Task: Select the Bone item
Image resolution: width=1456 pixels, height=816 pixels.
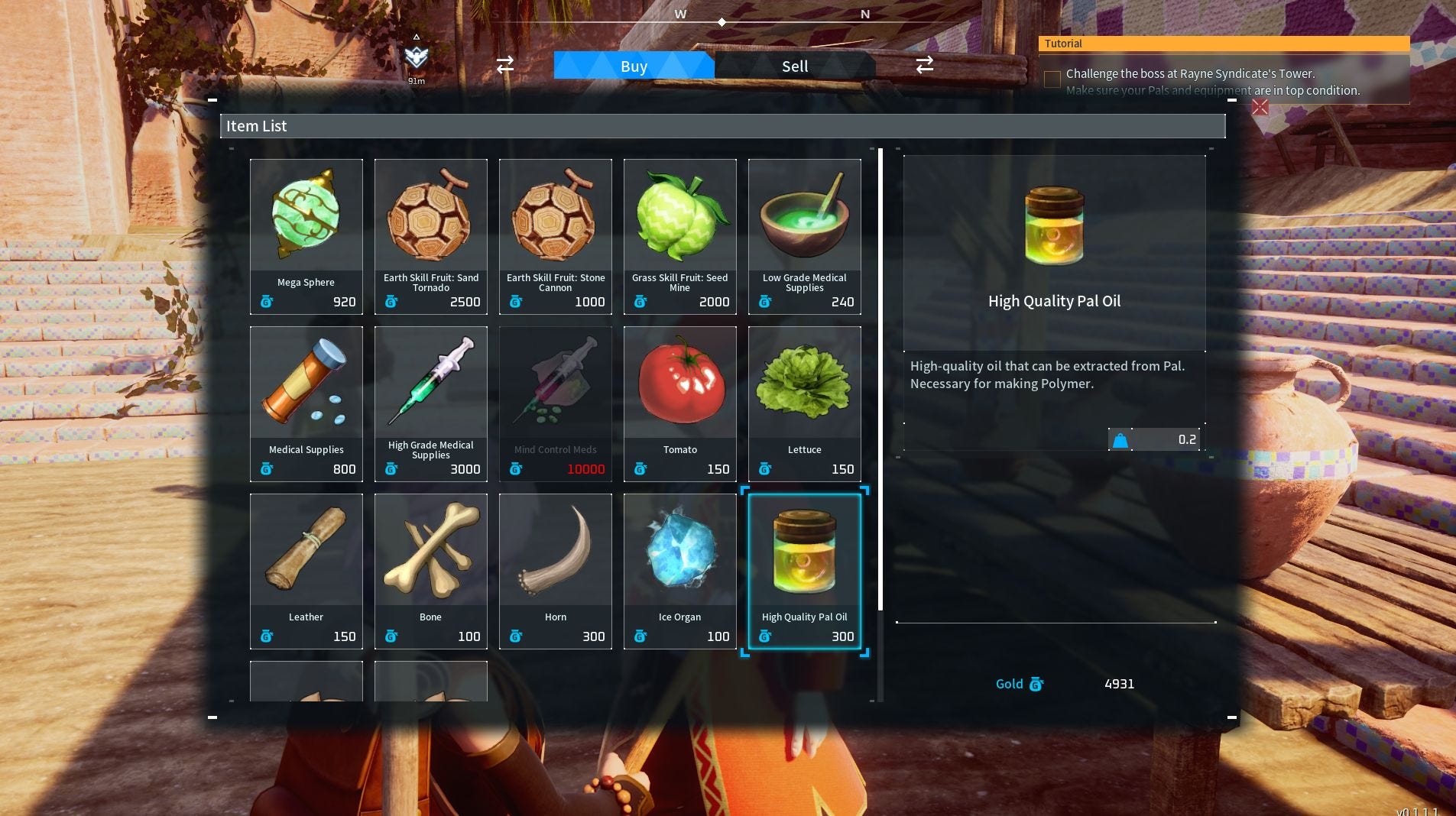Action: (430, 571)
